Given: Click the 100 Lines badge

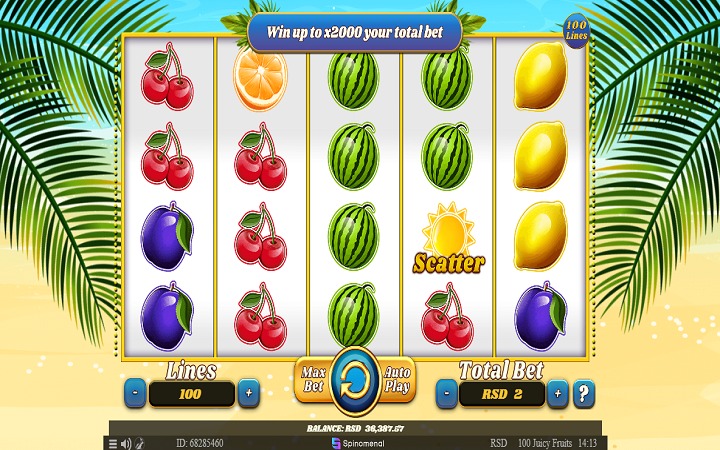Looking at the screenshot, I should coord(577,29).
